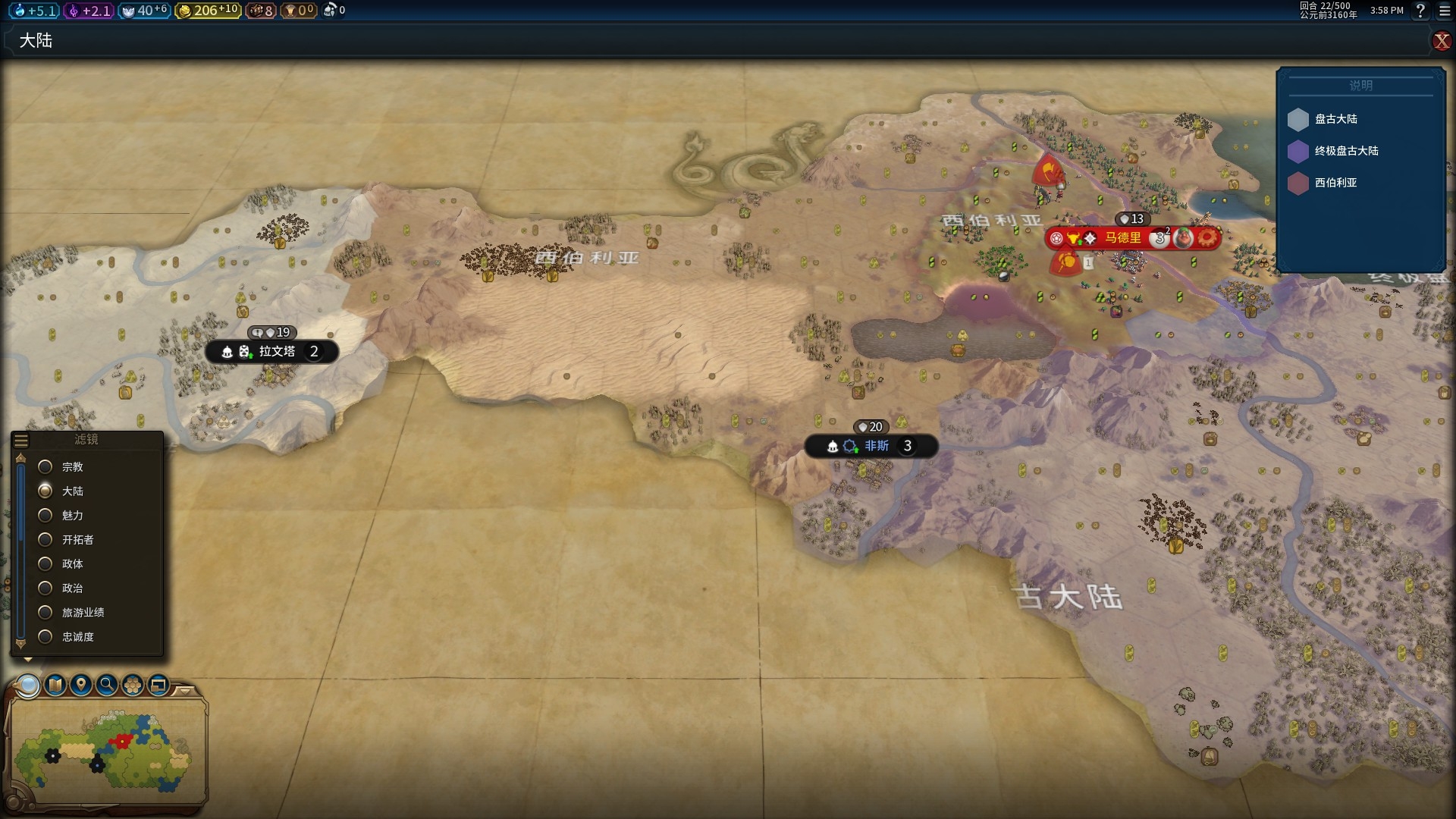Toggle the lens button above the minimap
This screenshot has width=1456, height=819.
pyautogui.click(x=29, y=686)
